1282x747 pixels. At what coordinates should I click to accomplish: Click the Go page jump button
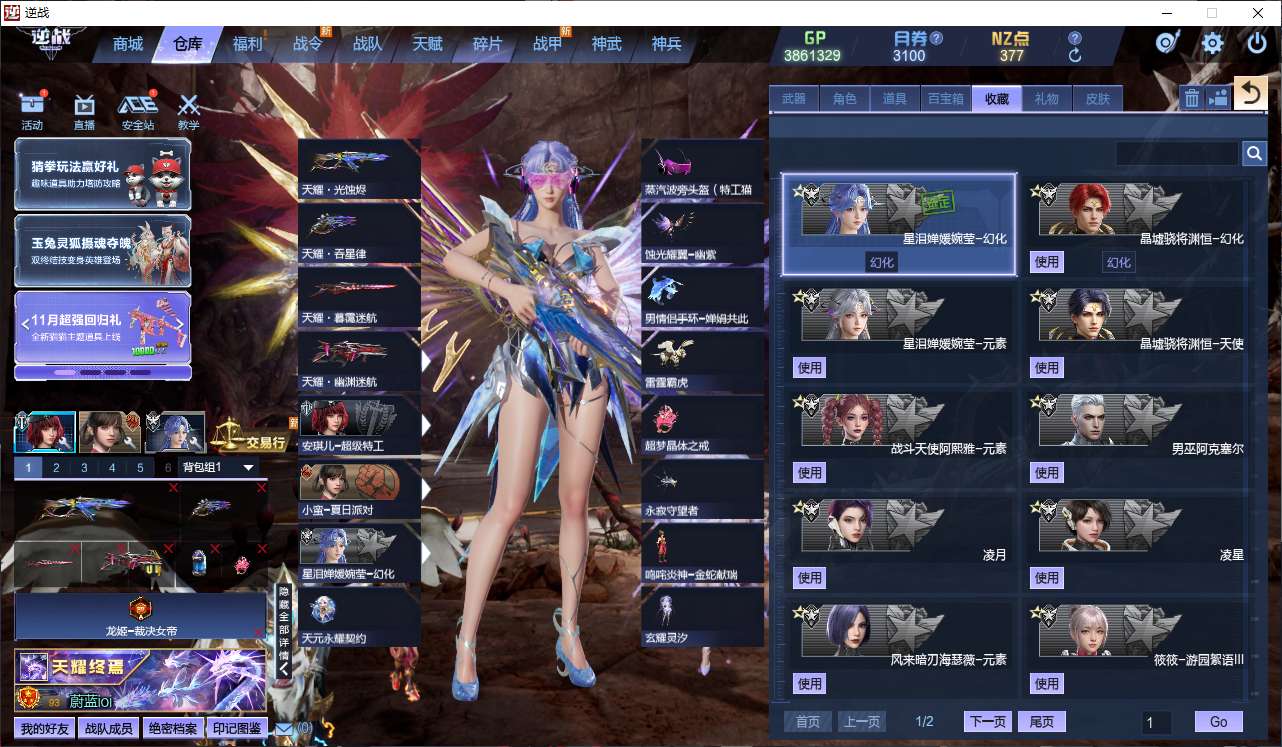point(1218,722)
